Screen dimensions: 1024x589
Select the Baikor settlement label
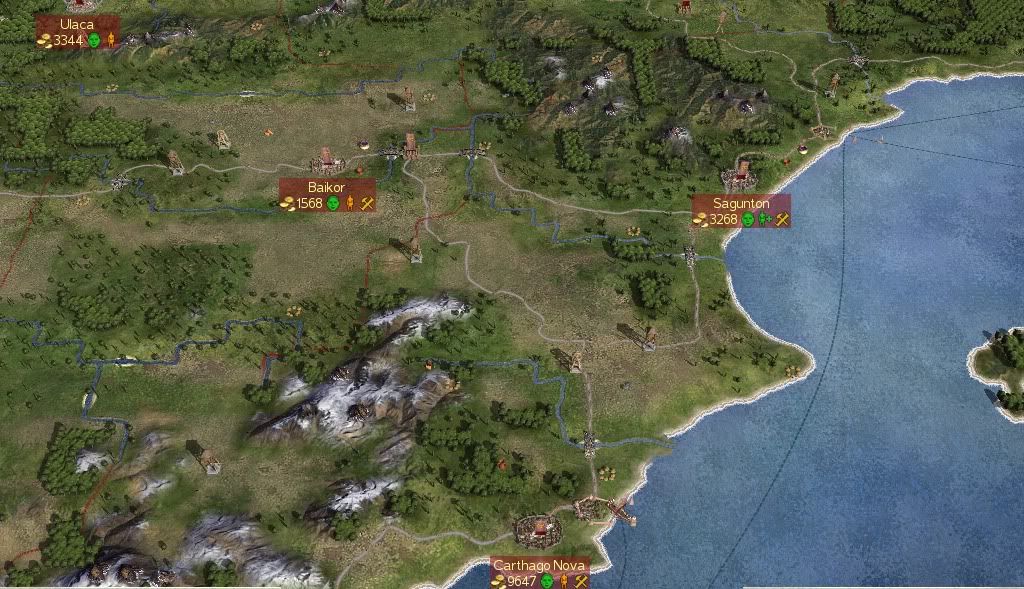pyautogui.click(x=327, y=188)
